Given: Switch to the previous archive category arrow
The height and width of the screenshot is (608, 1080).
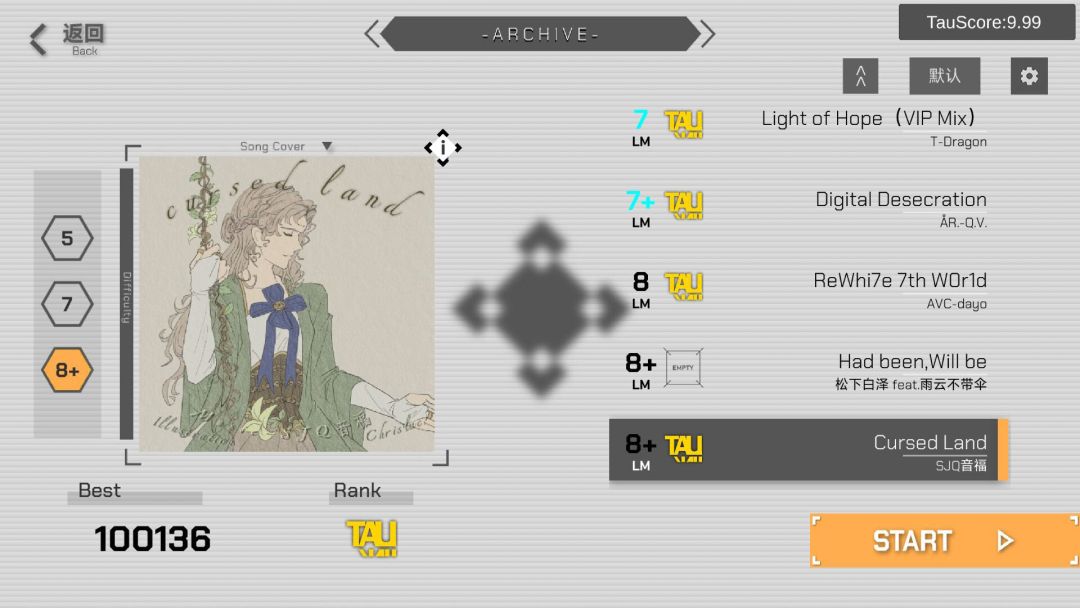Looking at the screenshot, I should 372,34.
